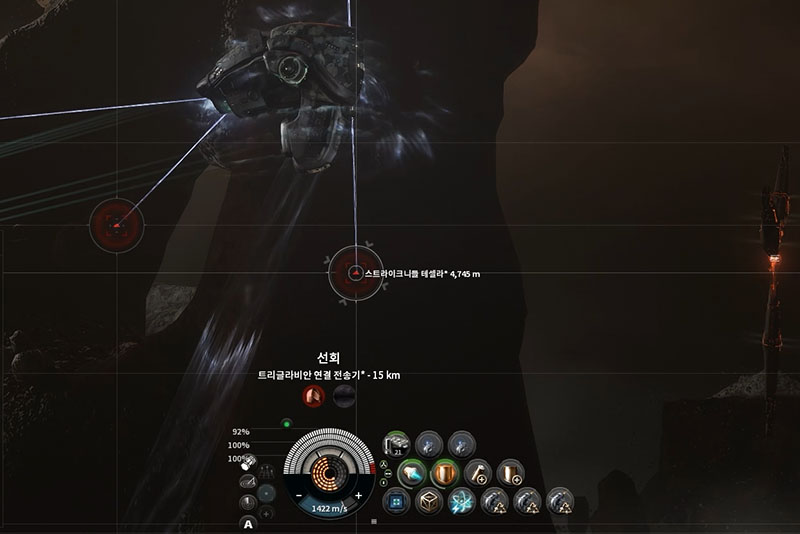Activate the glowing blue atom module
Viewport: 800px width, 534px height.
[x=462, y=500]
